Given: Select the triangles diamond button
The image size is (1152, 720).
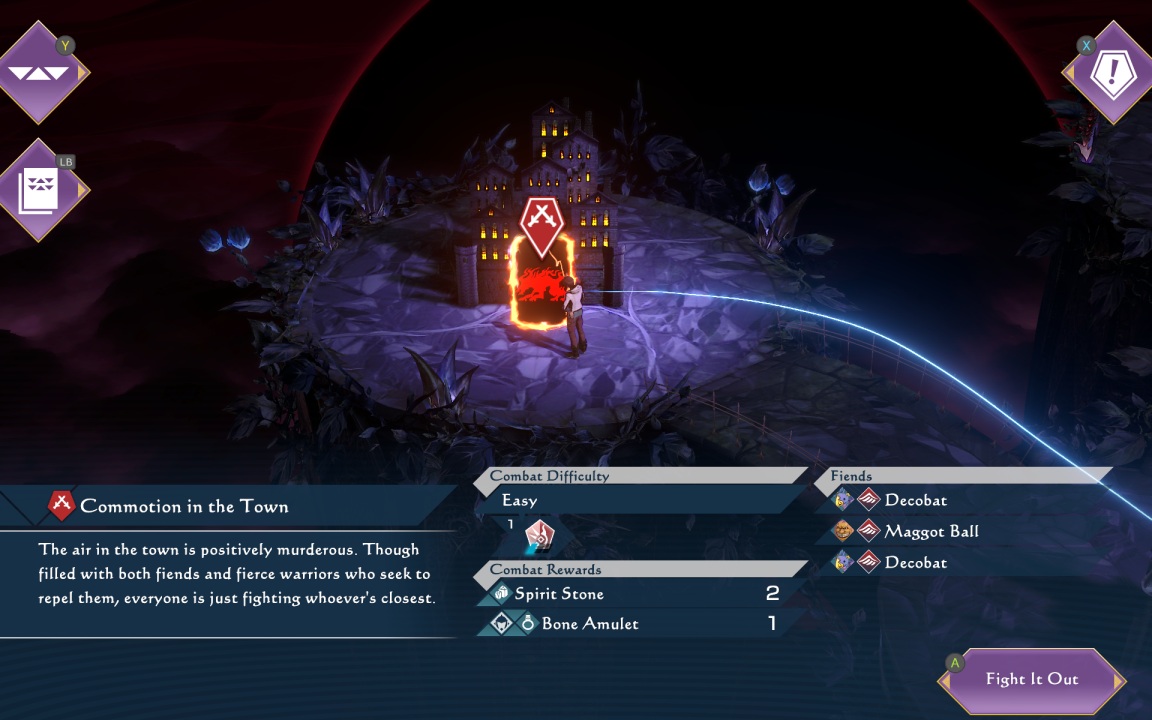Looking at the screenshot, I should [38, 72].
